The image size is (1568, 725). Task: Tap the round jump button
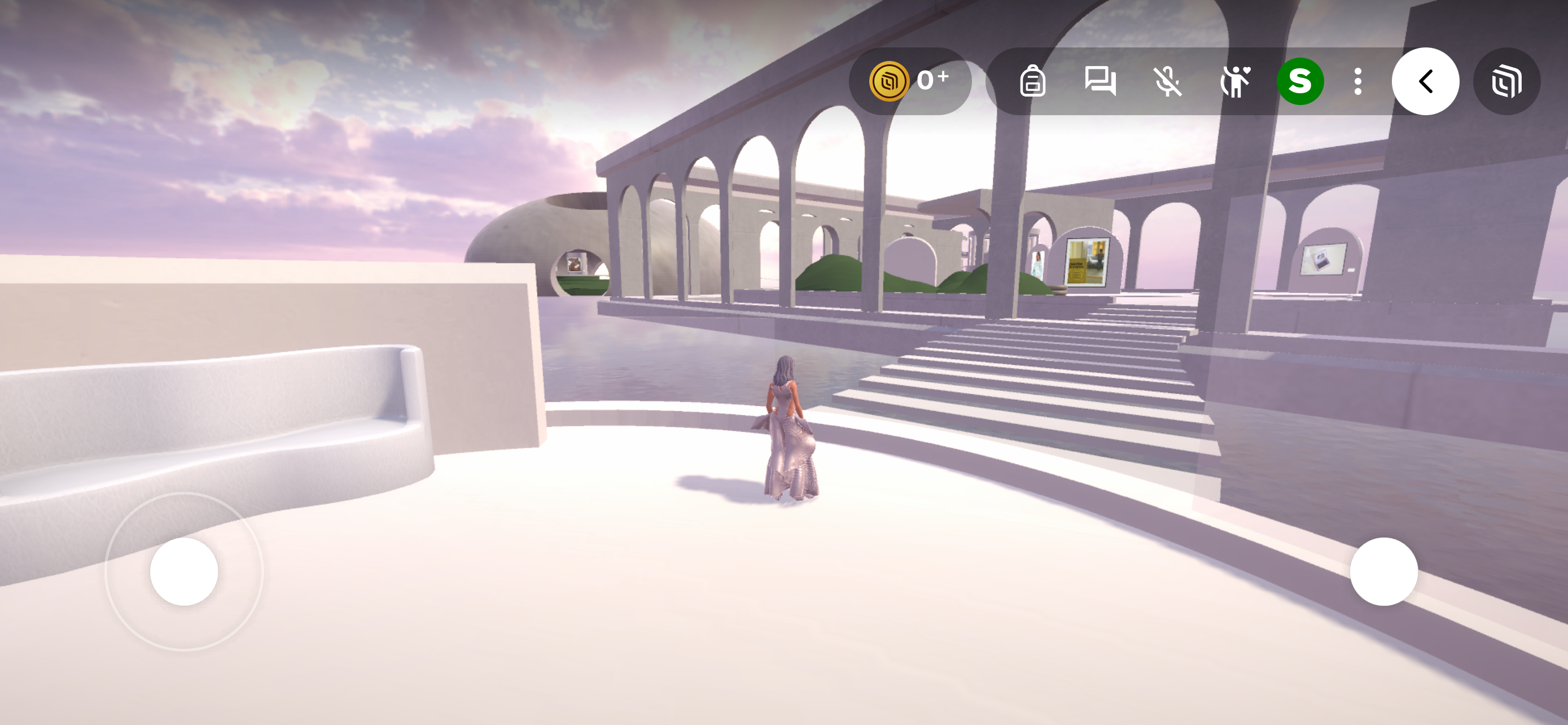pos(1383,571)
